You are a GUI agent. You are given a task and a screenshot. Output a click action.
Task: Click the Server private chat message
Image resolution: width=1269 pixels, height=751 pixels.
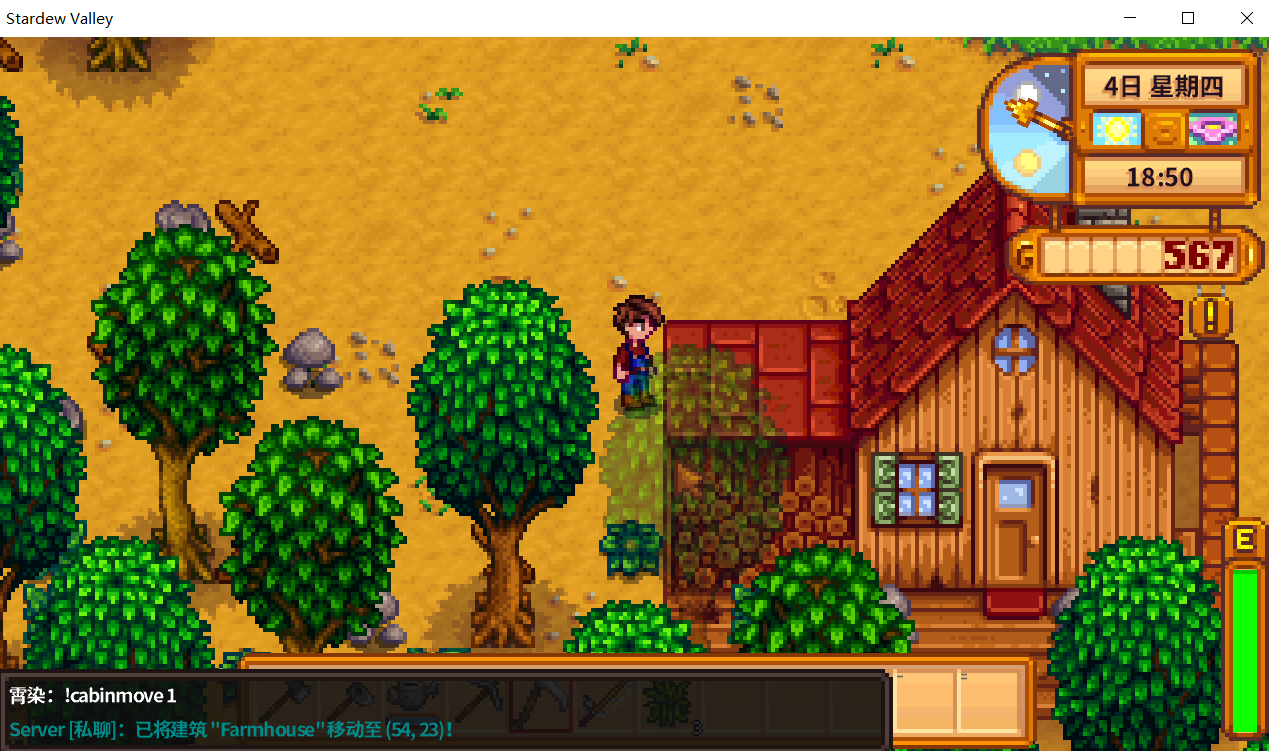231,730
